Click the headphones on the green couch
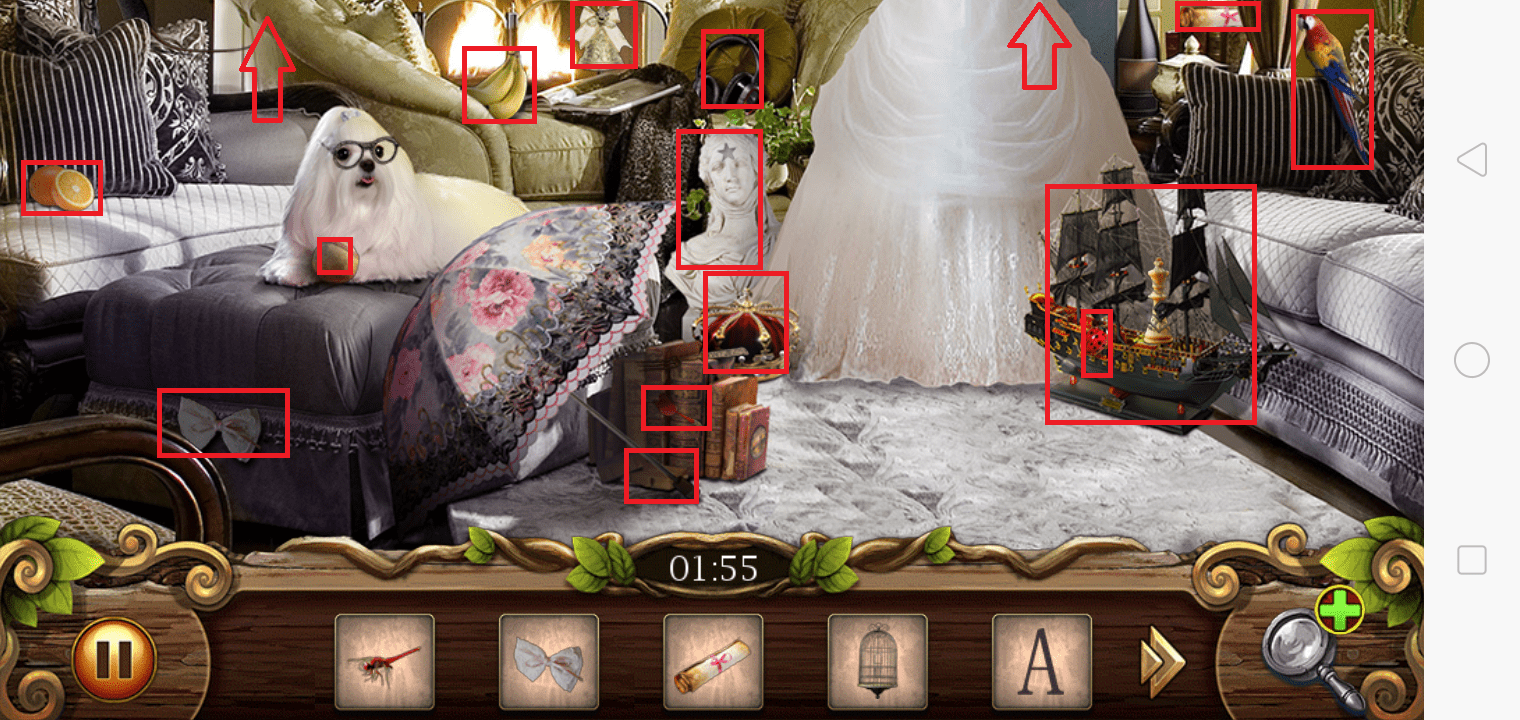1520x720 pixels. [732, 70]
